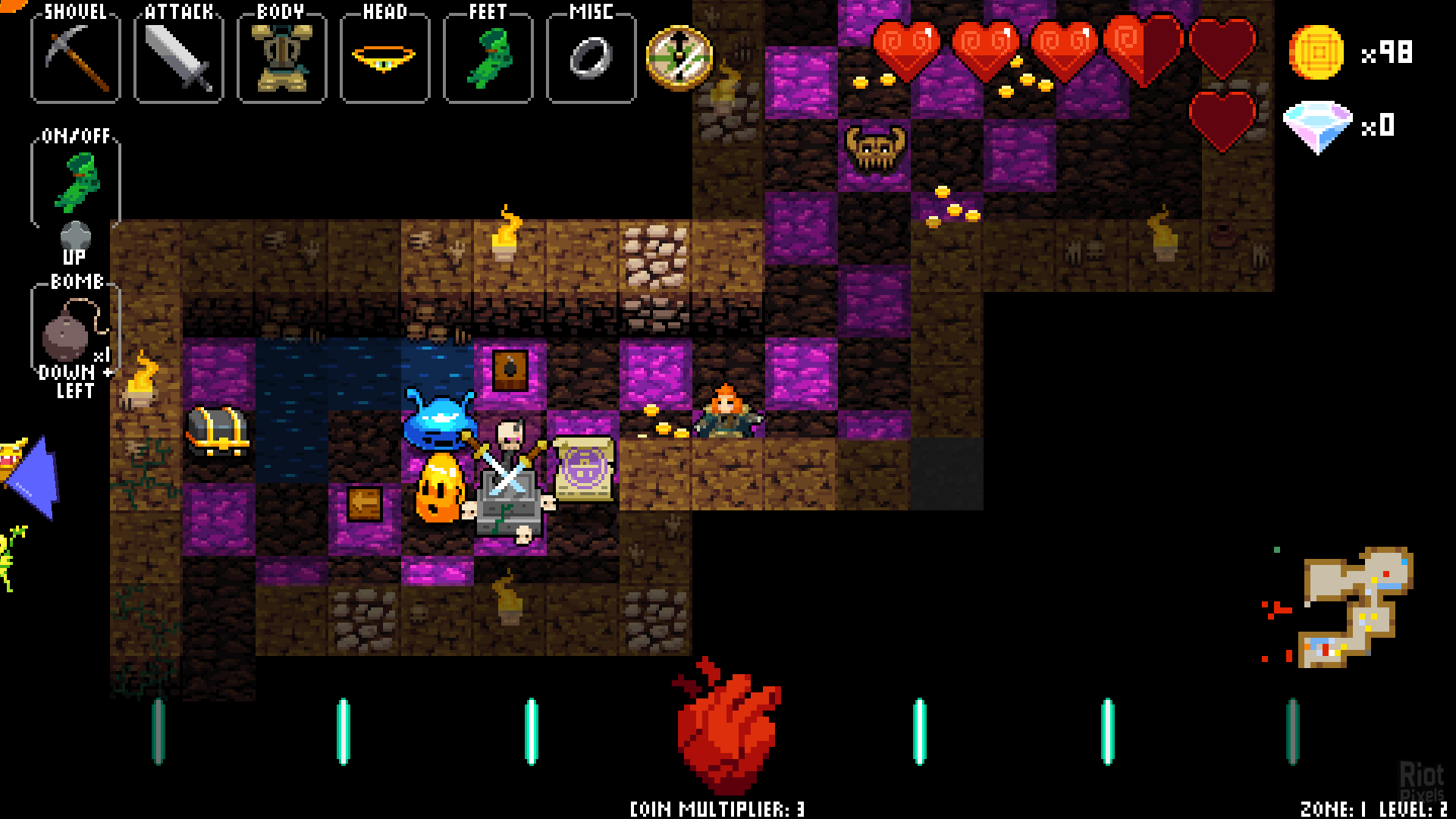
Task: Select the Misc ring slot
Action: [591, 58]
